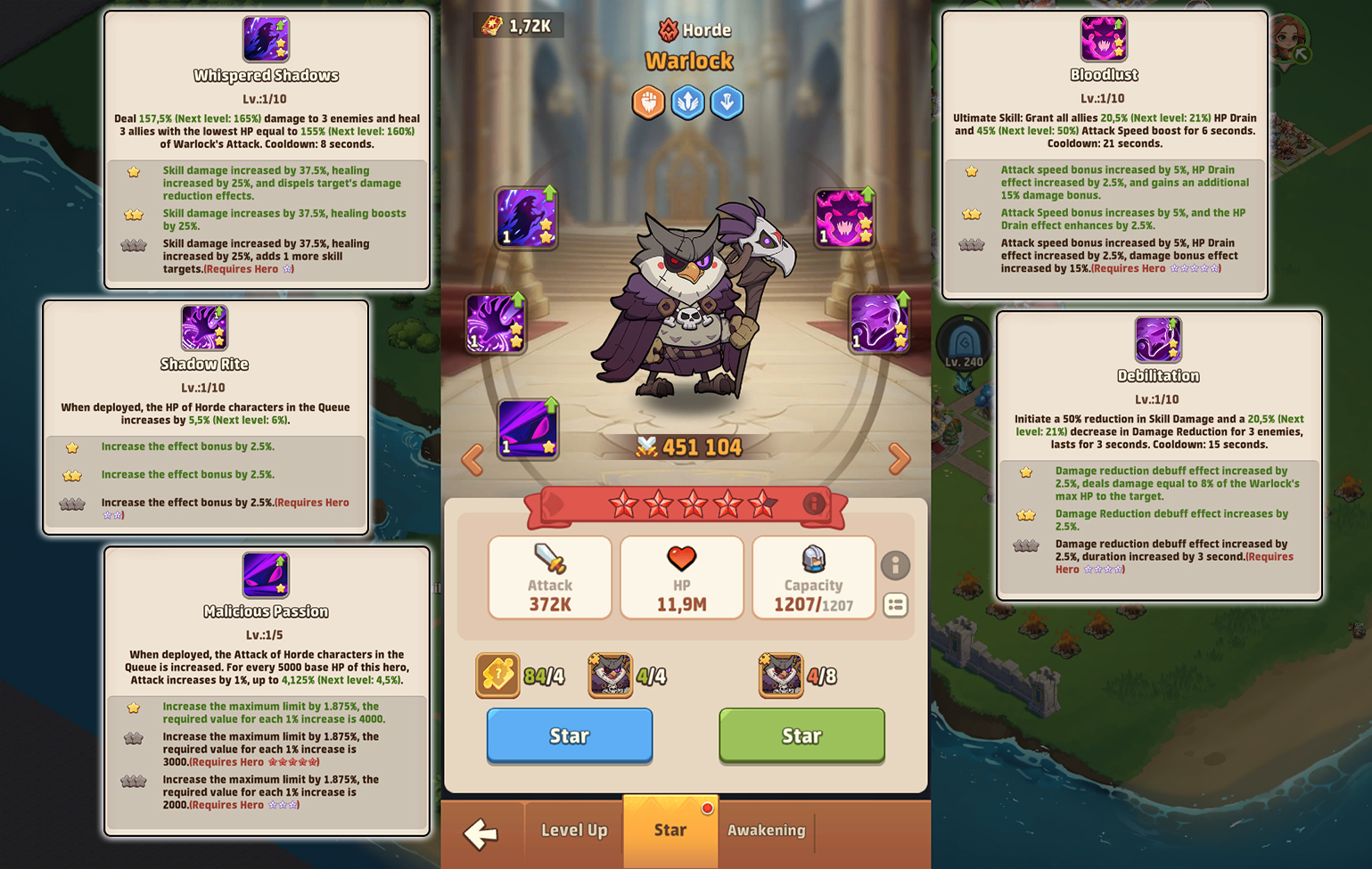This screenshot has width=1372, height=869.
Task: Open the Level Up tab
Action: point(573,831)
